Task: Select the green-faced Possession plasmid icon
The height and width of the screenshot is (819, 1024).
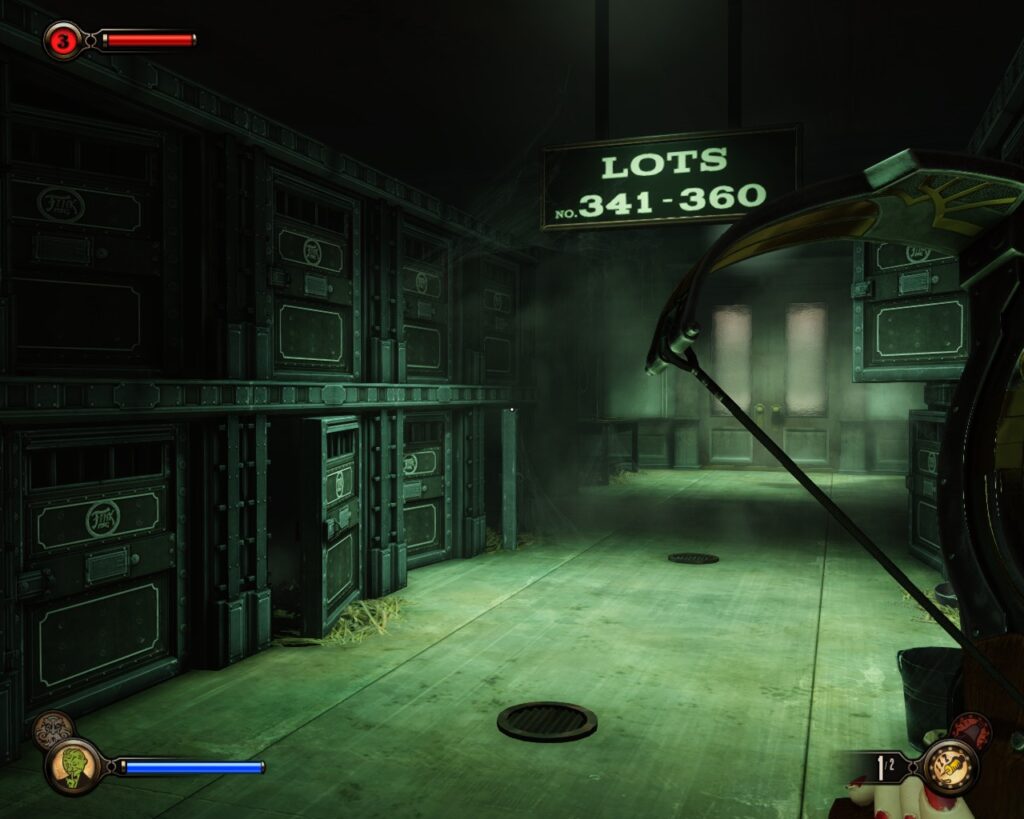Action: pyautogui.click(x=73, y=766)
